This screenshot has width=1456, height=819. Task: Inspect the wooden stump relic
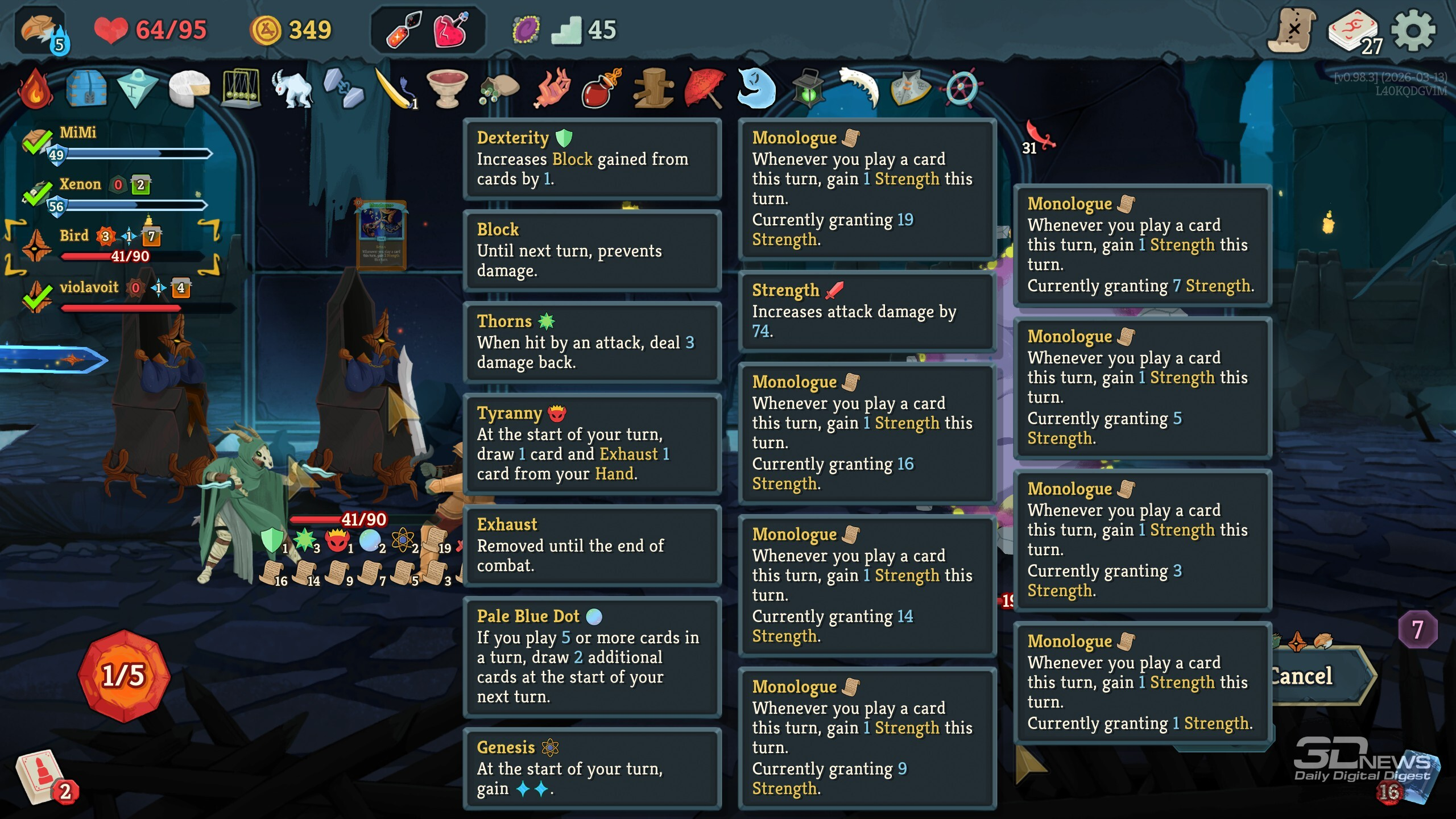point(654,89)
